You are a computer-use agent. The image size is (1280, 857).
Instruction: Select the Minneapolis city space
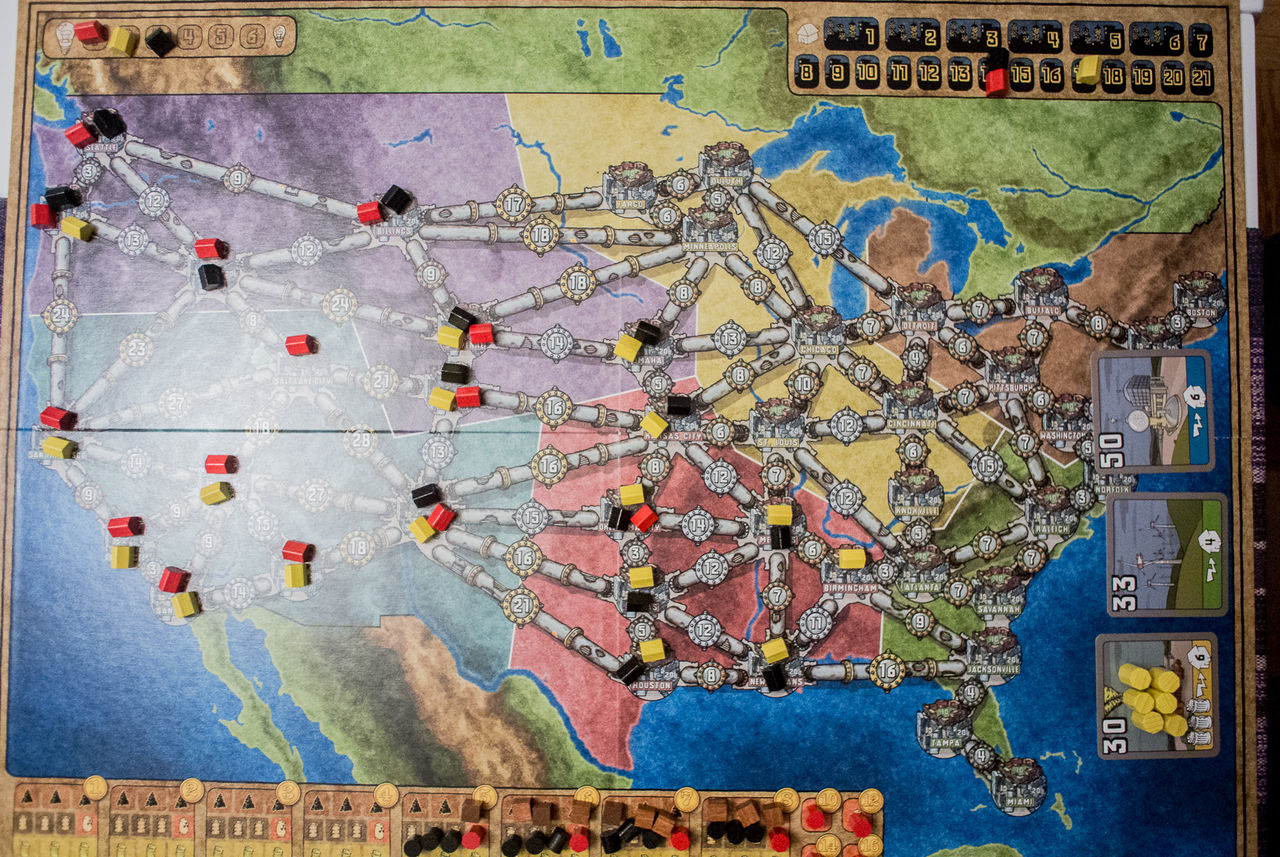710,229
